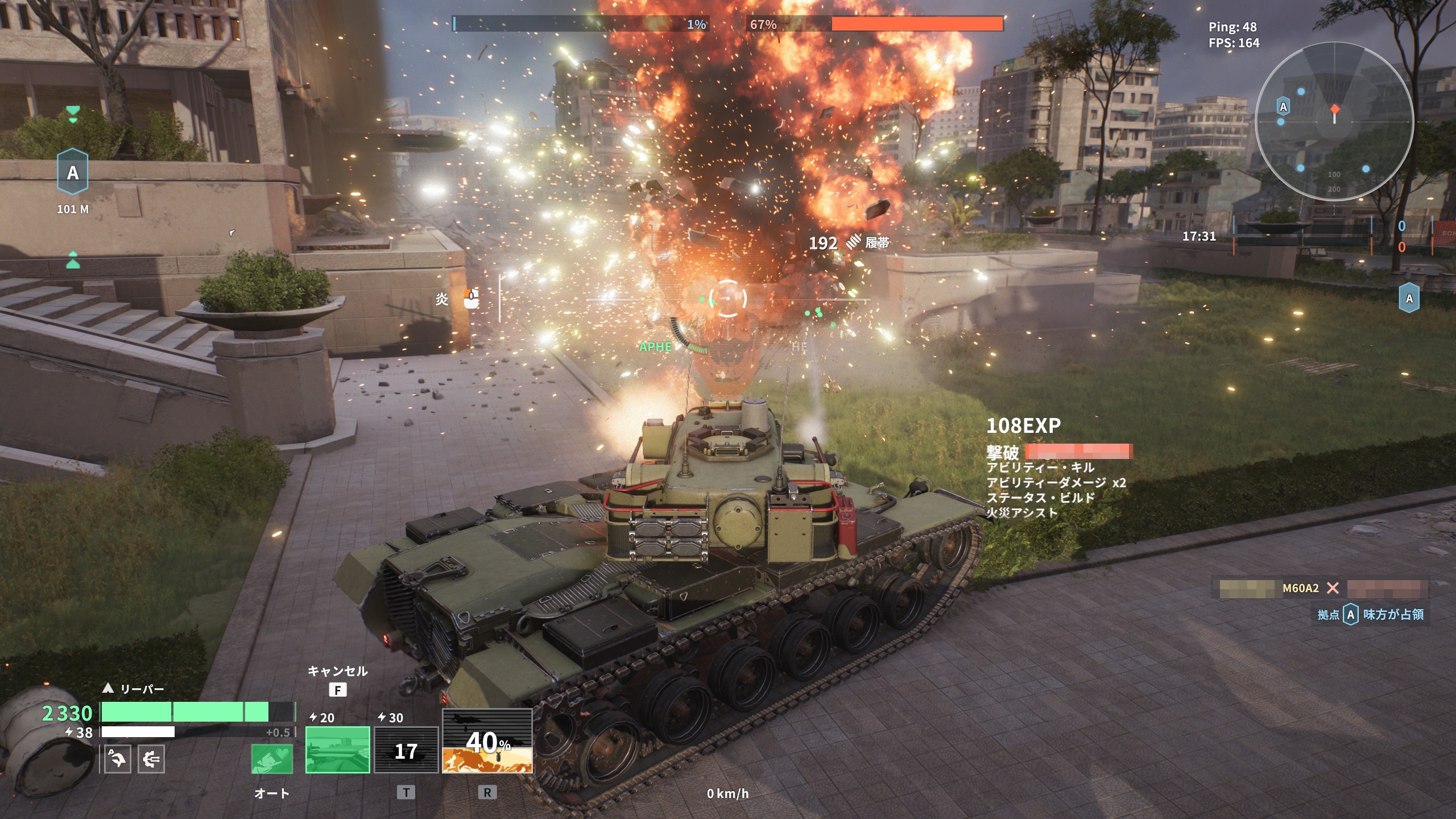Trigger the airstrike ability at 40% charge
The image size is (1456, 819).
tap(487, 741)
